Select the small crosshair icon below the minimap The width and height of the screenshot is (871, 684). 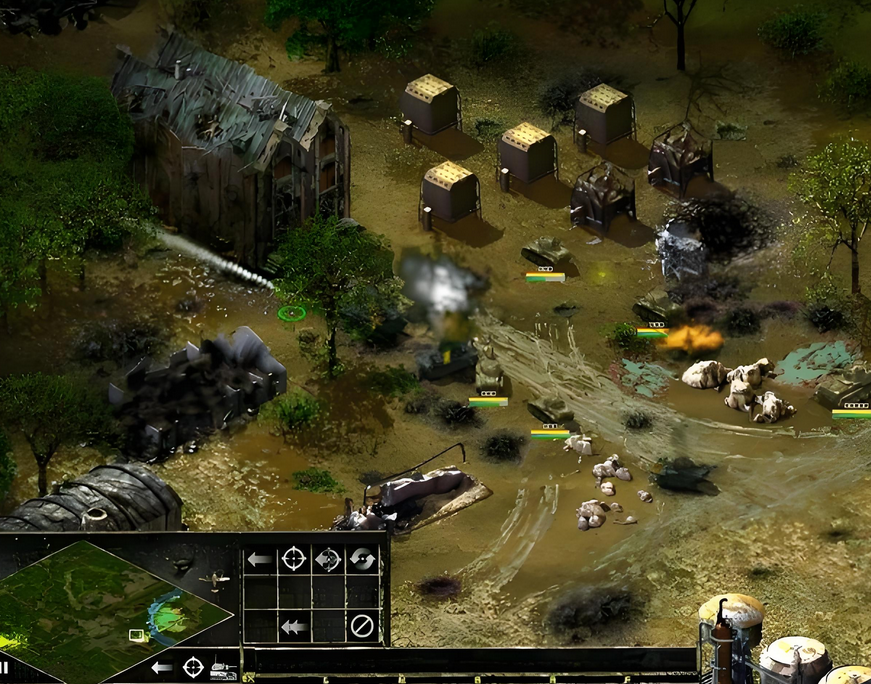pos(193,665)
